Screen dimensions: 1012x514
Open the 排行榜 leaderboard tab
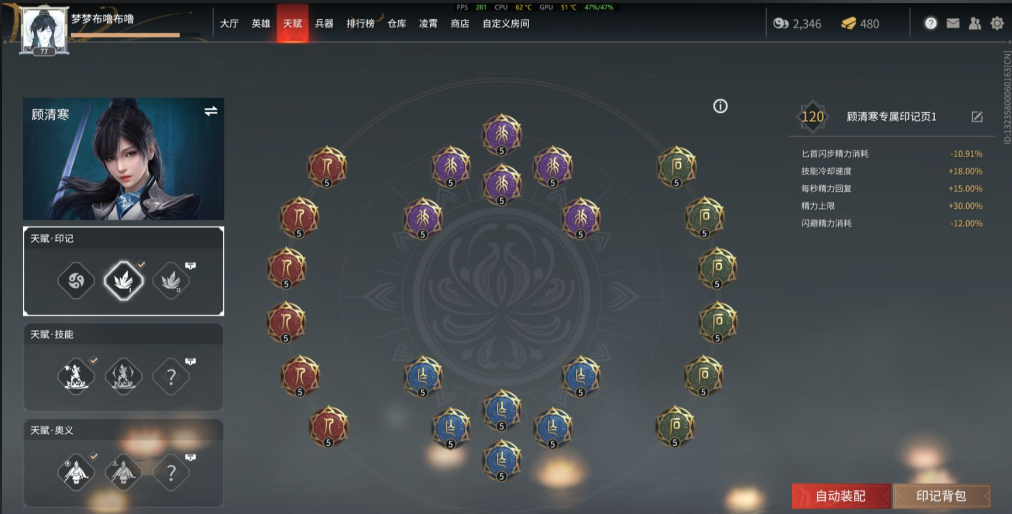(360, 23)
